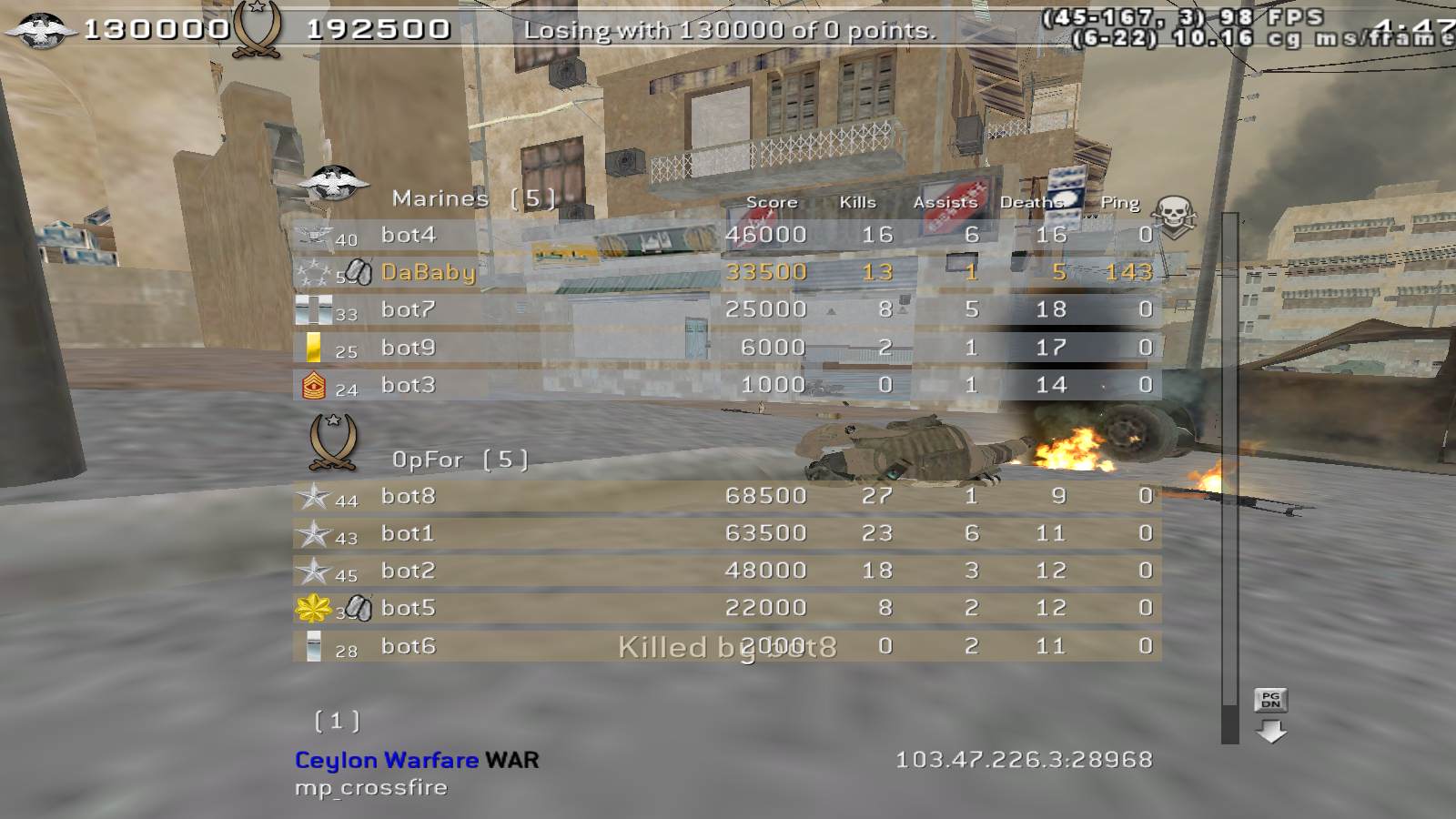This screenshot has width=1456, height=819.
Task: Select bot5's scoreboard row
Action: point(726,608)
